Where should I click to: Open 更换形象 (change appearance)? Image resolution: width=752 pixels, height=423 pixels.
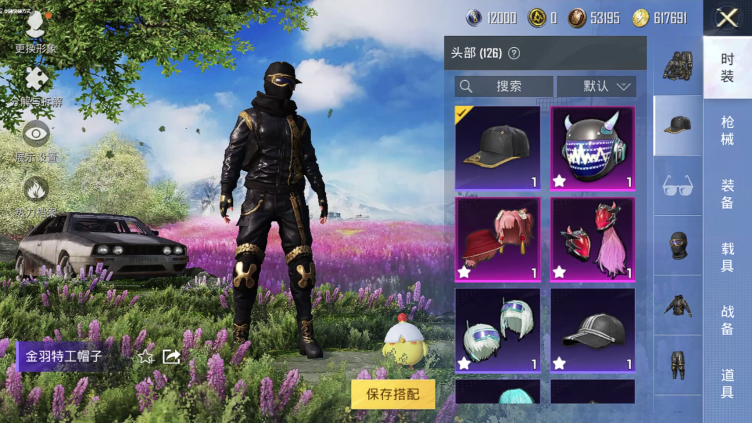(x=35, y=31)
